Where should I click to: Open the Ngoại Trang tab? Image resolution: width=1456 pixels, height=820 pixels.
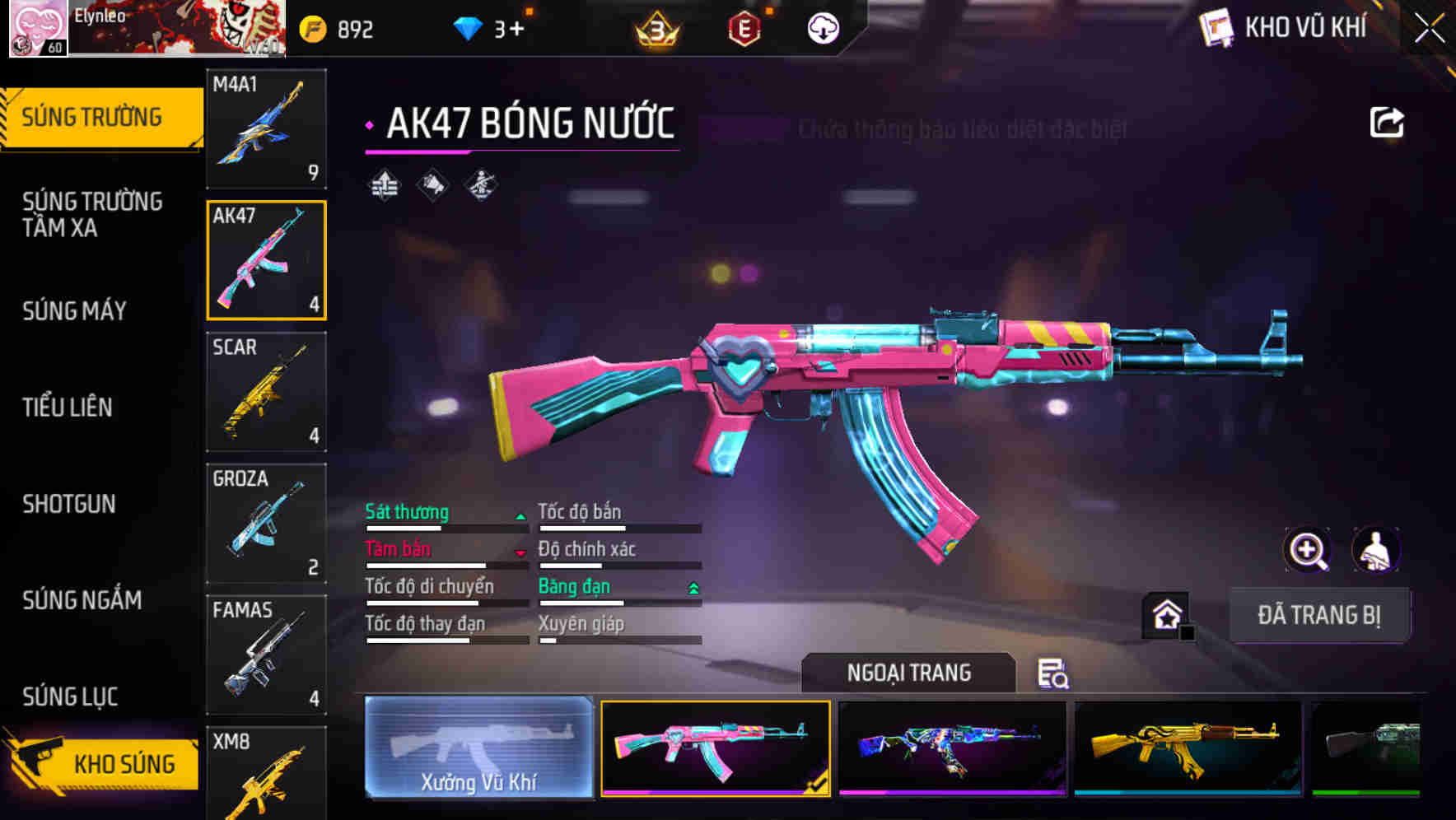(x=909, y=673)
